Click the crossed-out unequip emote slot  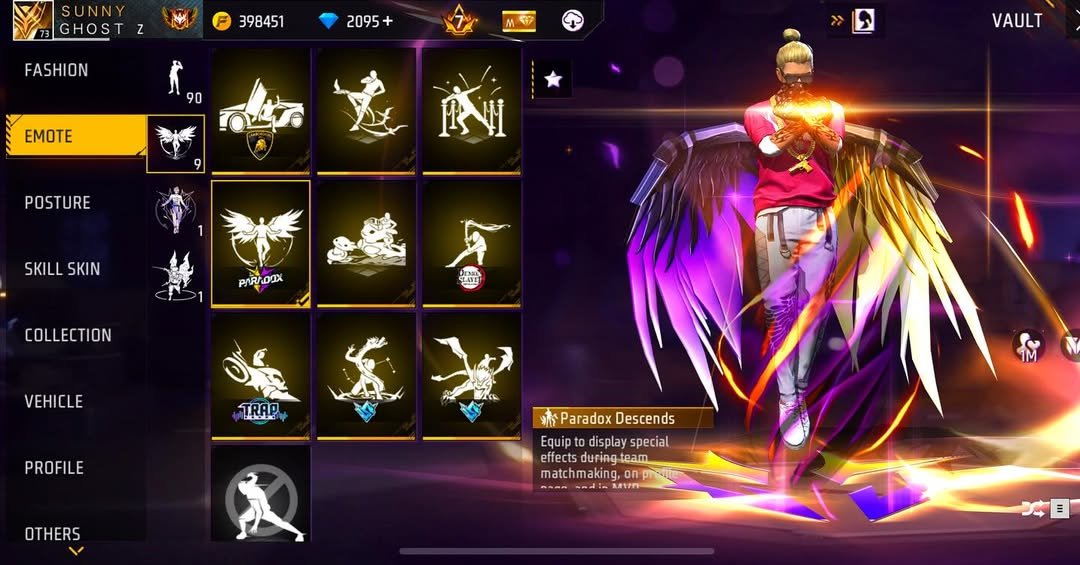point(261,495)
